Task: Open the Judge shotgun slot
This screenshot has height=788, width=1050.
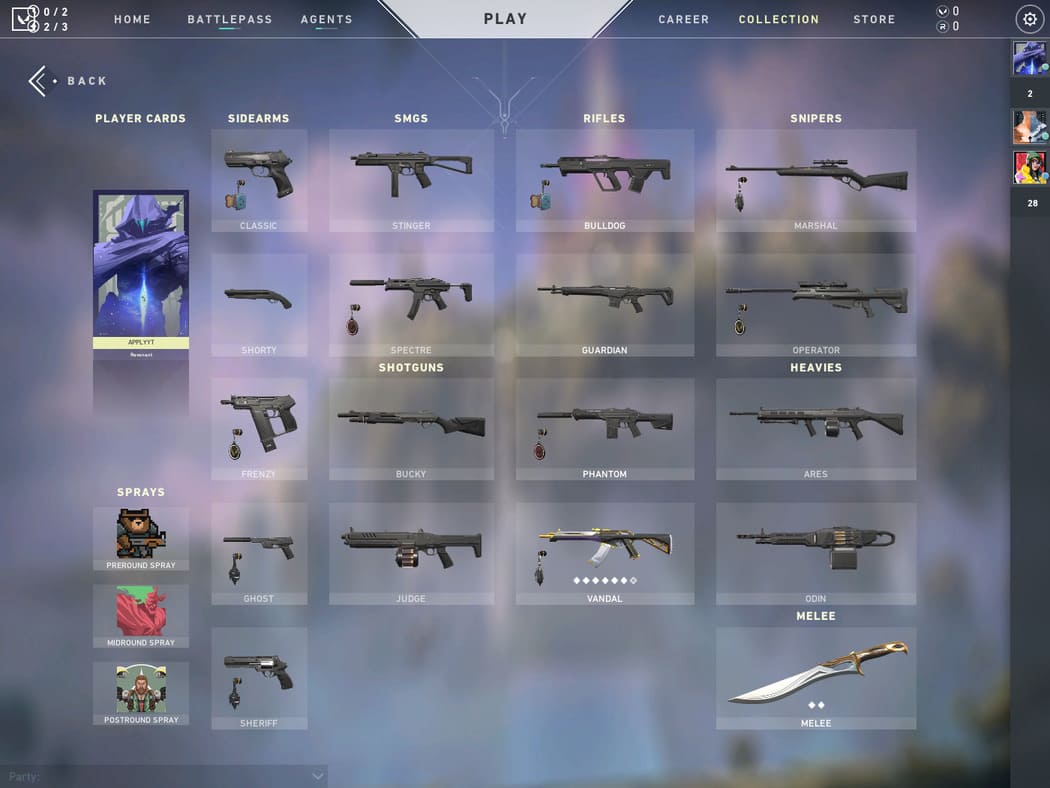Action: coord(411,553)
